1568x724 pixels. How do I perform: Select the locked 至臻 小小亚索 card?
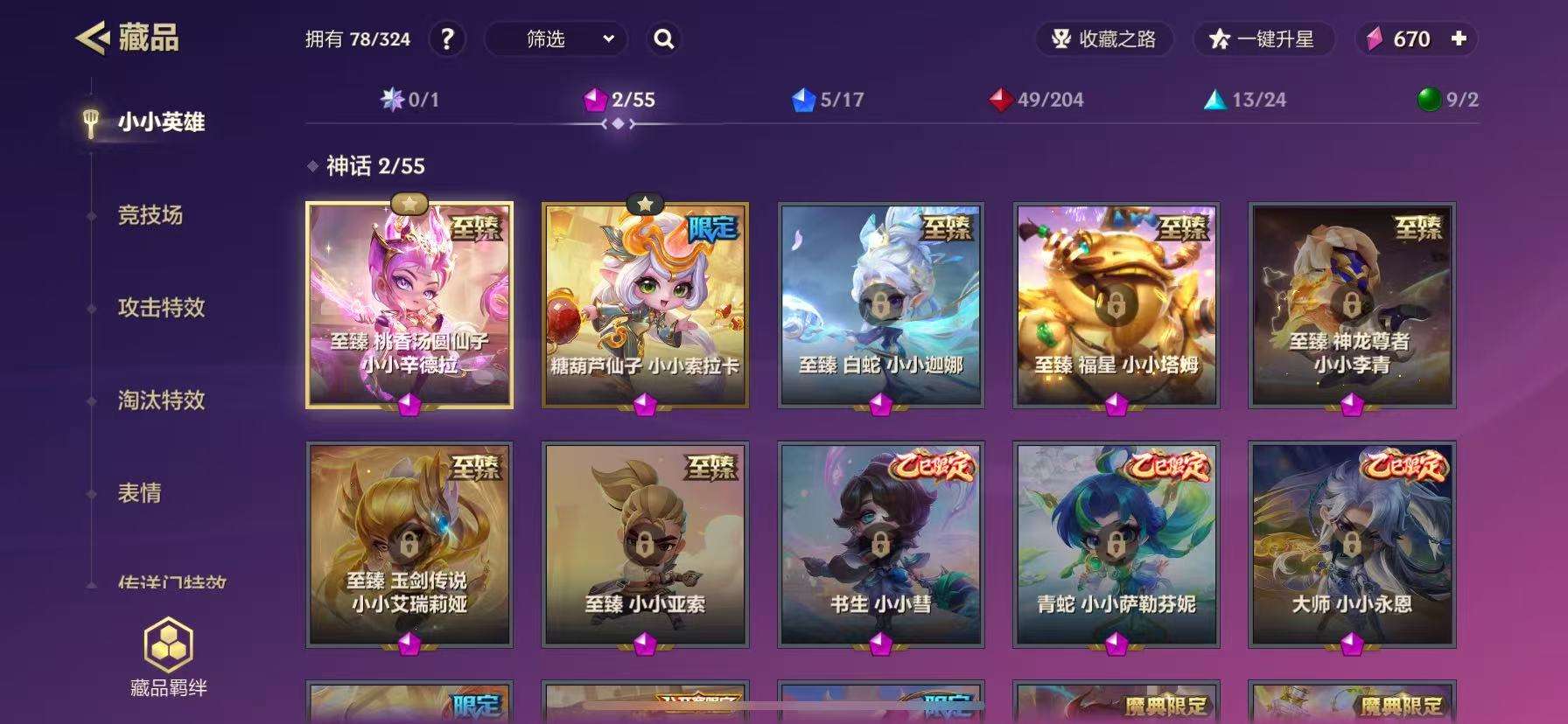645,544
